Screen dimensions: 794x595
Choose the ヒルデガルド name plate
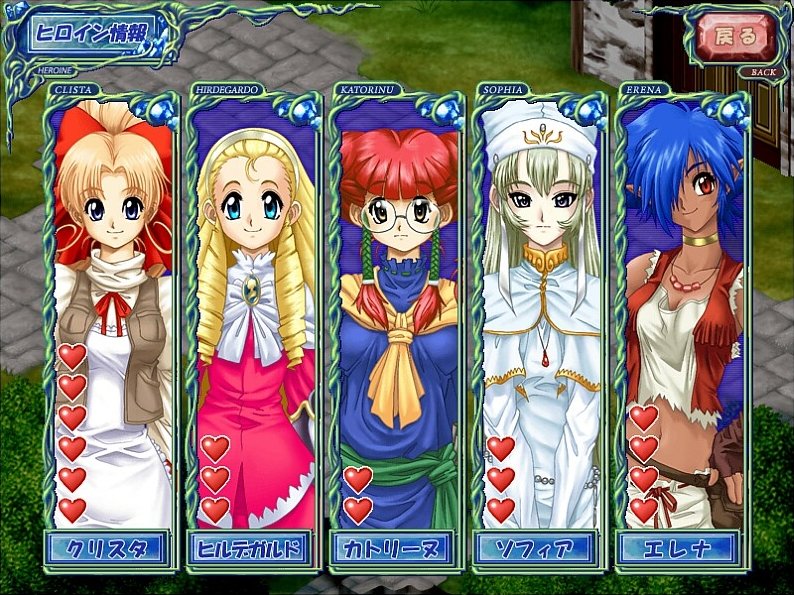tap(251, 548)
